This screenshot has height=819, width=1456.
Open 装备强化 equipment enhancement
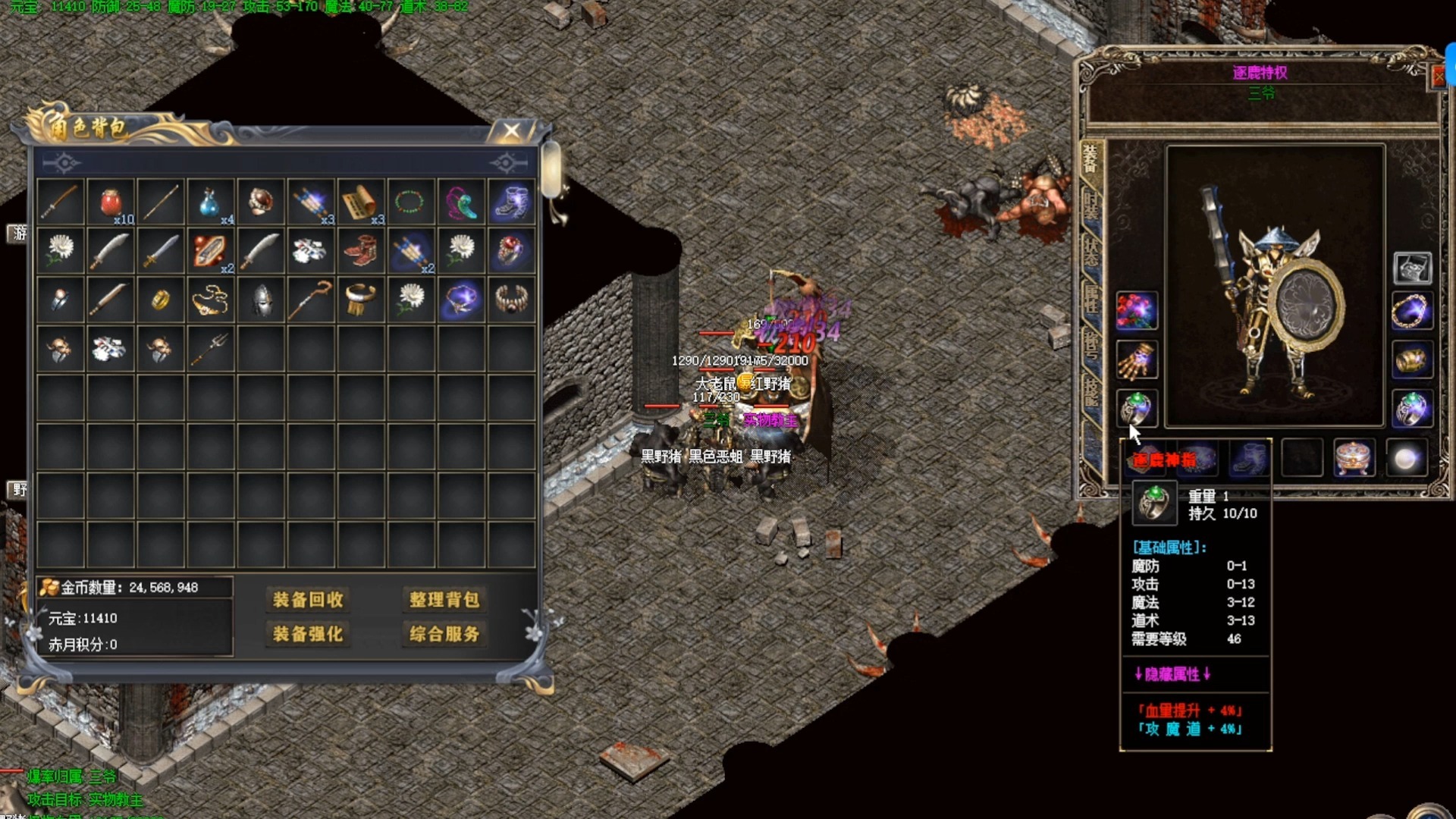tap(308, 634)
